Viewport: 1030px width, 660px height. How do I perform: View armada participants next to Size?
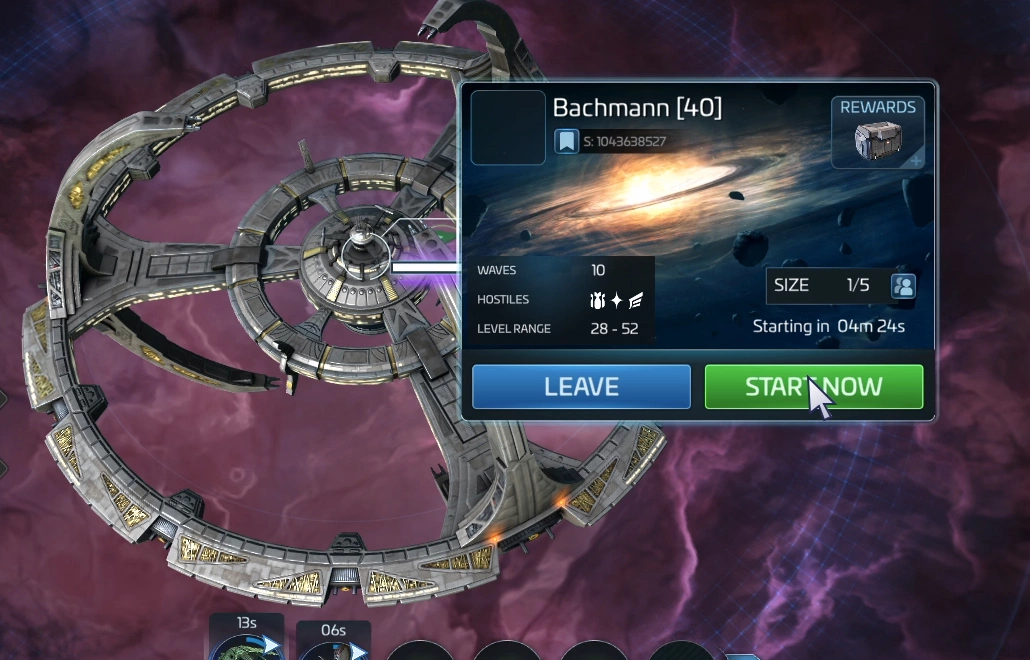pos(903,286)
